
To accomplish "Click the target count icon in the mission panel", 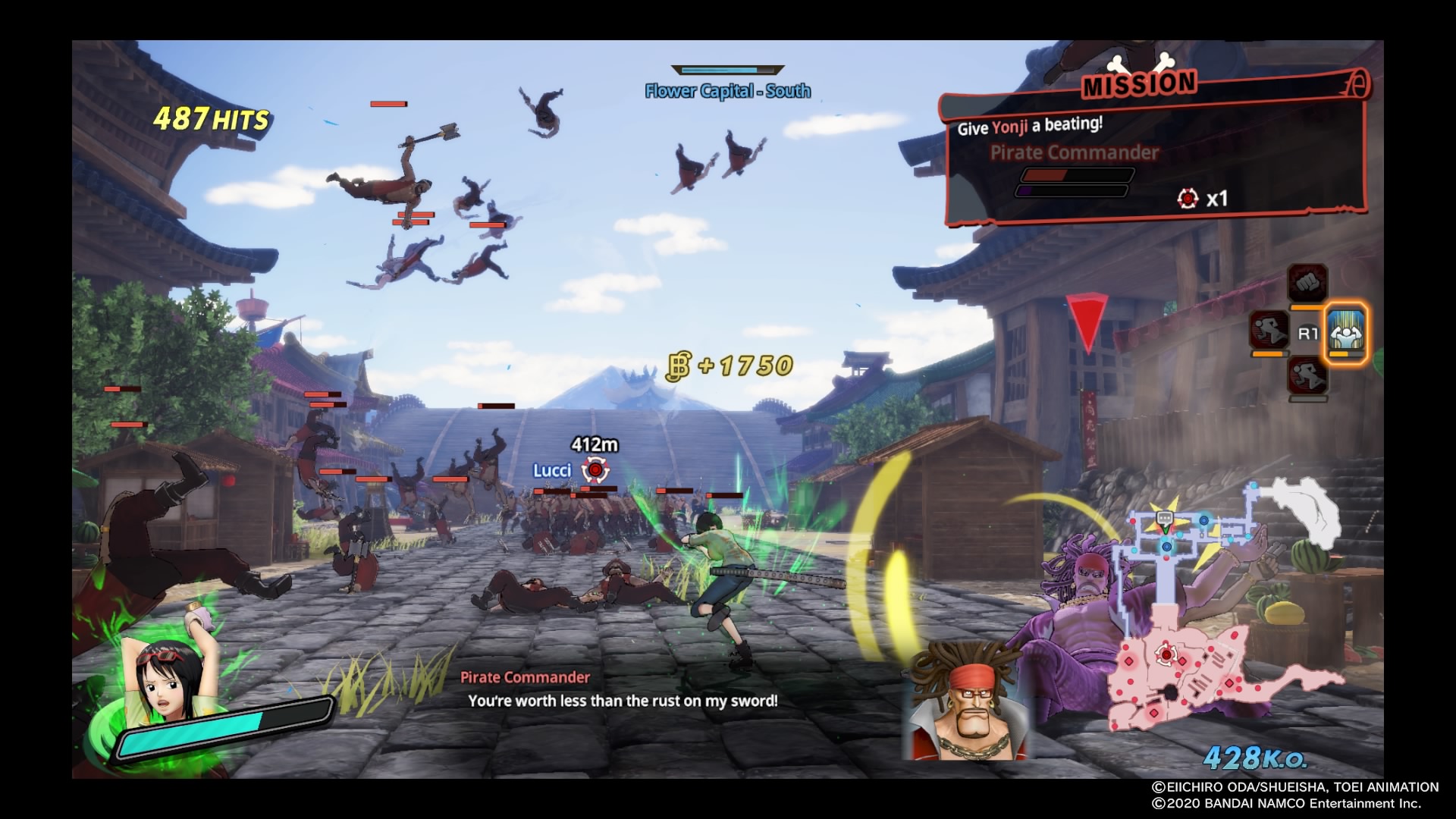I will 1187,199.
